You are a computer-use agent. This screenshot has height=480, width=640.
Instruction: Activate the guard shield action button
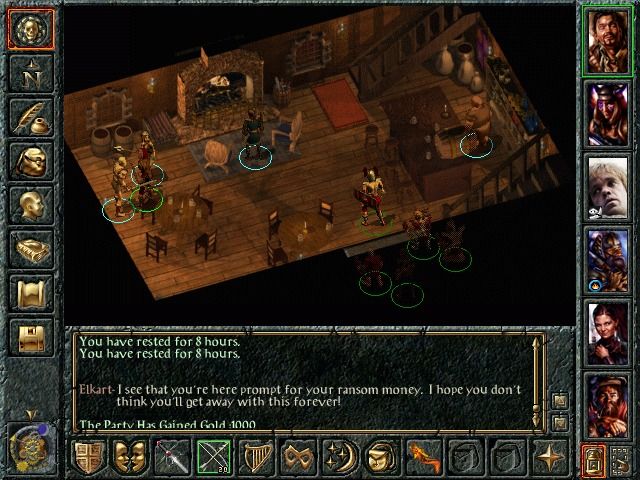91,457
